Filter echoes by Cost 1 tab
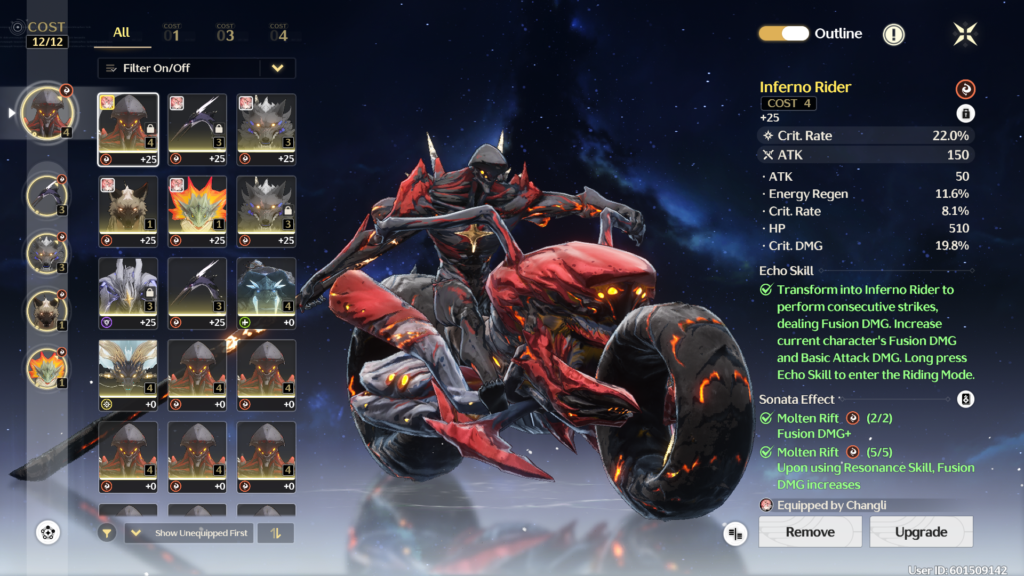This screenshot has width=1024, height=576. (171, 33)
